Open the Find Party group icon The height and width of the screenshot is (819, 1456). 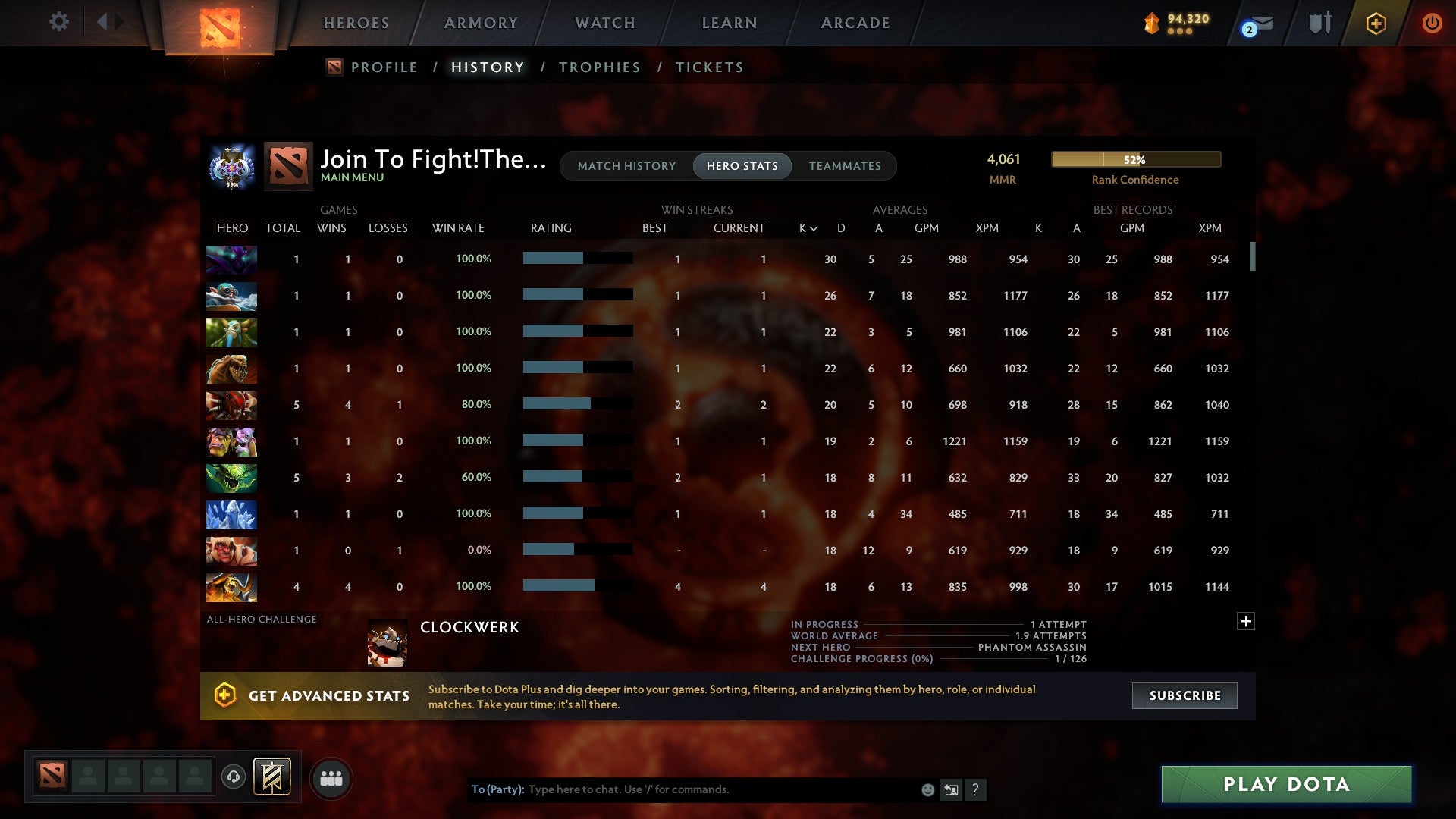tap(331, 777)
